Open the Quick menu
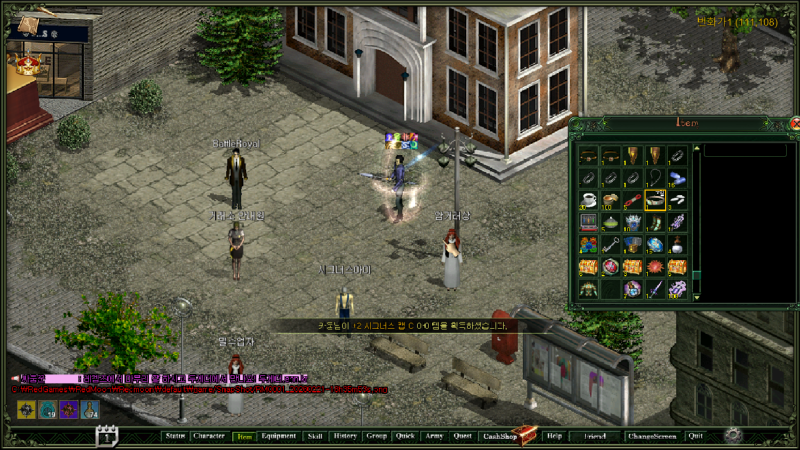The height and width of the screenshot is (450, 800). pos(405,436)
